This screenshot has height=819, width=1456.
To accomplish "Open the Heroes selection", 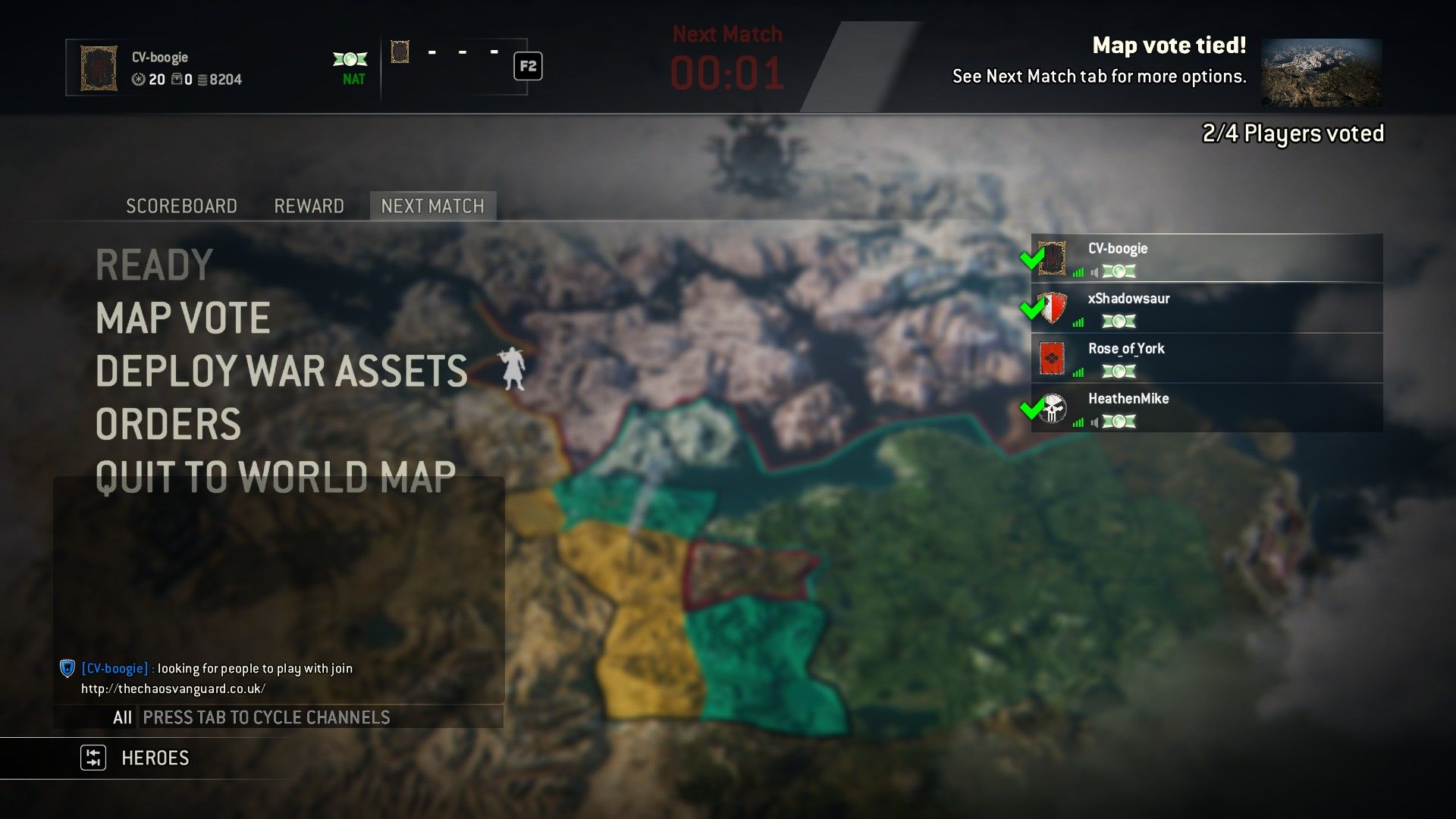I will coord(155,758).
